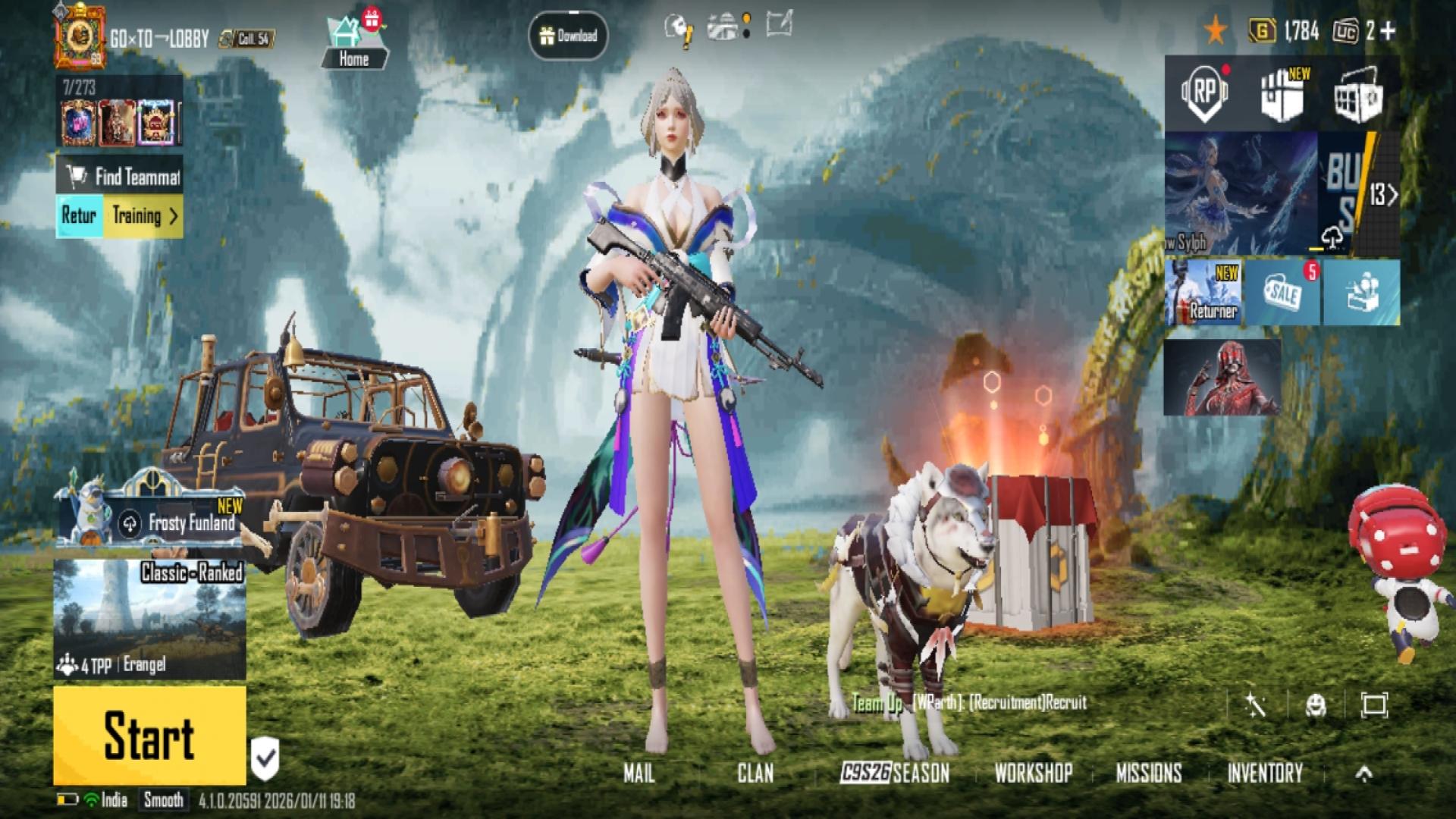The image size is (1456, 819).
Task: Open the Clan menu
Action: [755, 773]
